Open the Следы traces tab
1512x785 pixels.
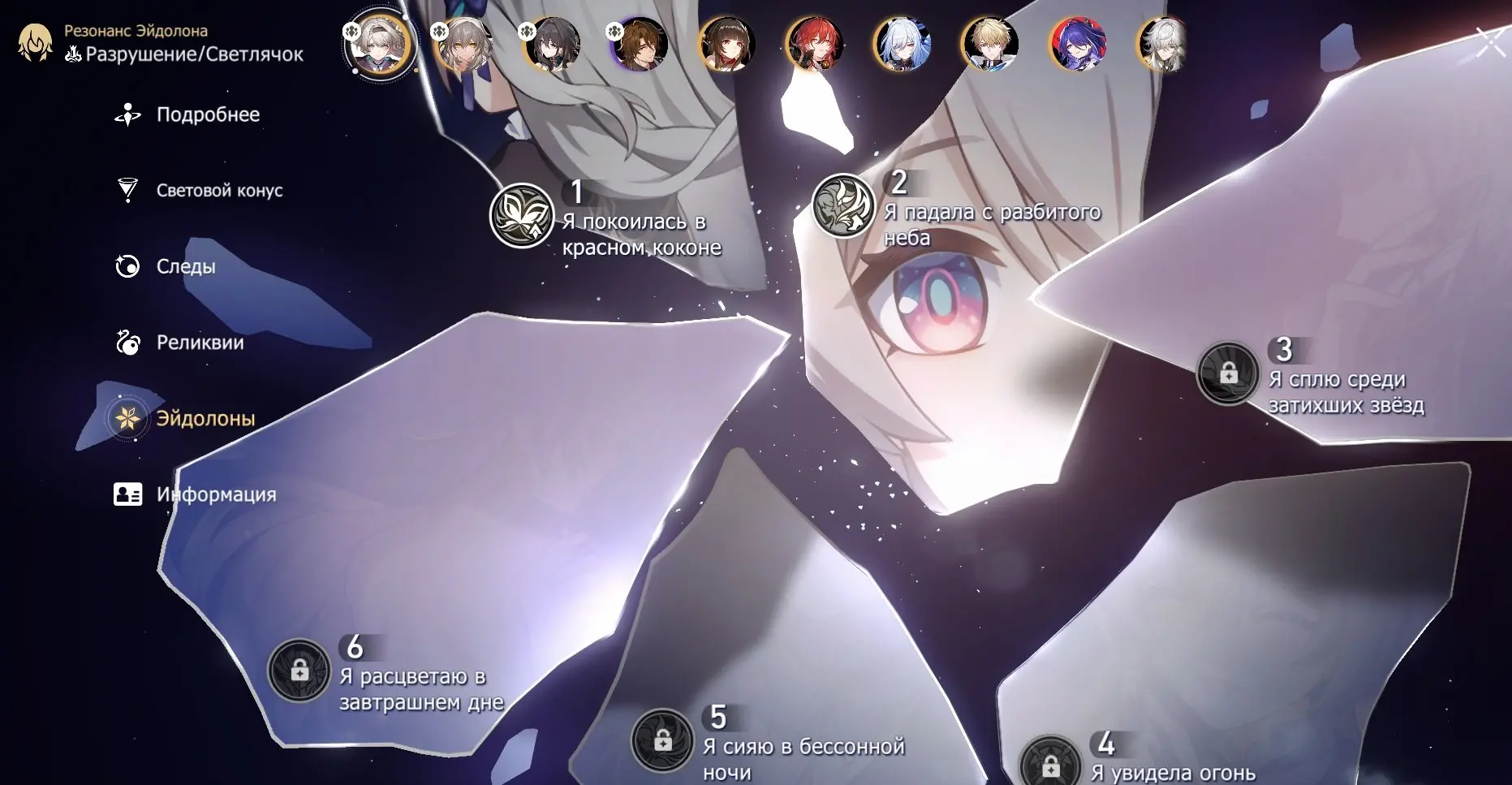[185, 266]
